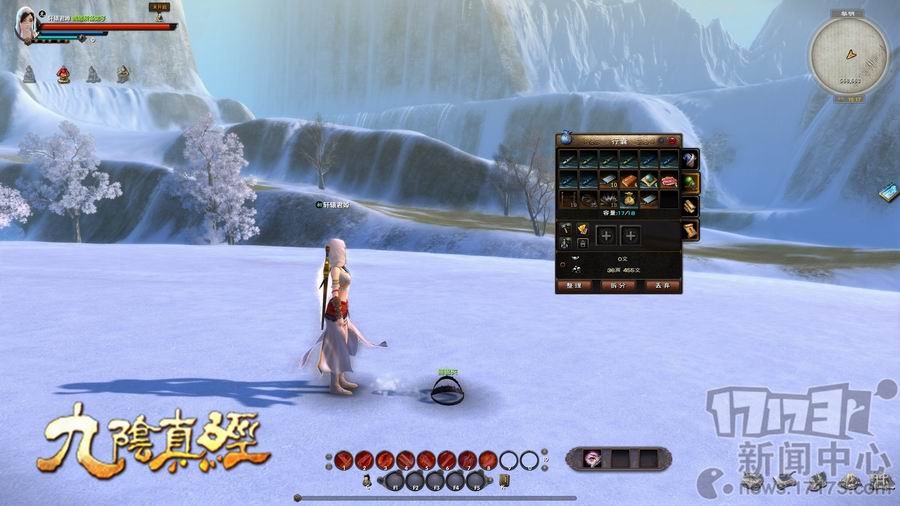Viewport: 900px width, 506px height.
Task: Click the blue book icon at screen edge
Action: [x=887, y=192]
